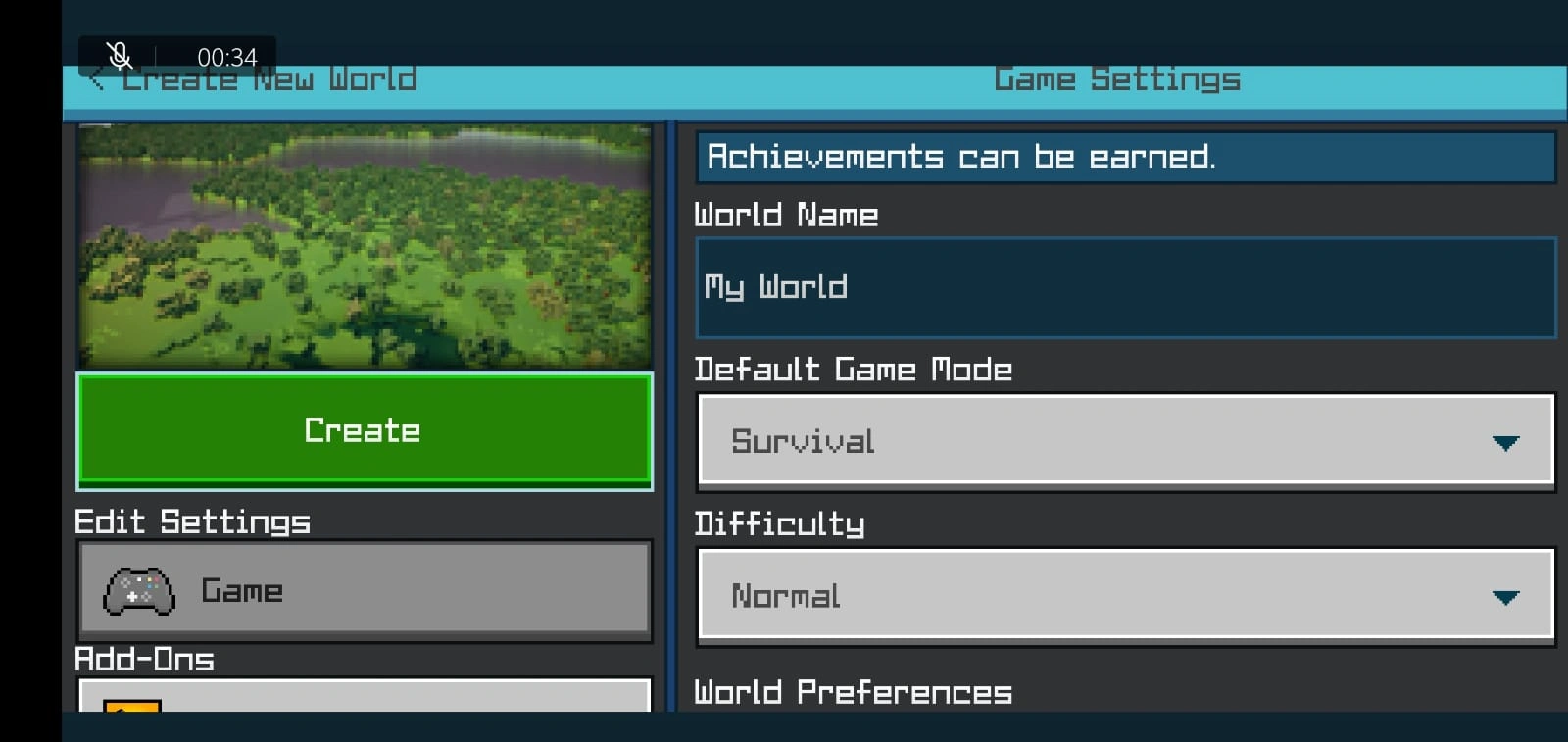The height and width of the screenshot is (742, 1568).
Task: Click the World Preferences heading
Action: click(x=853, y=692)
